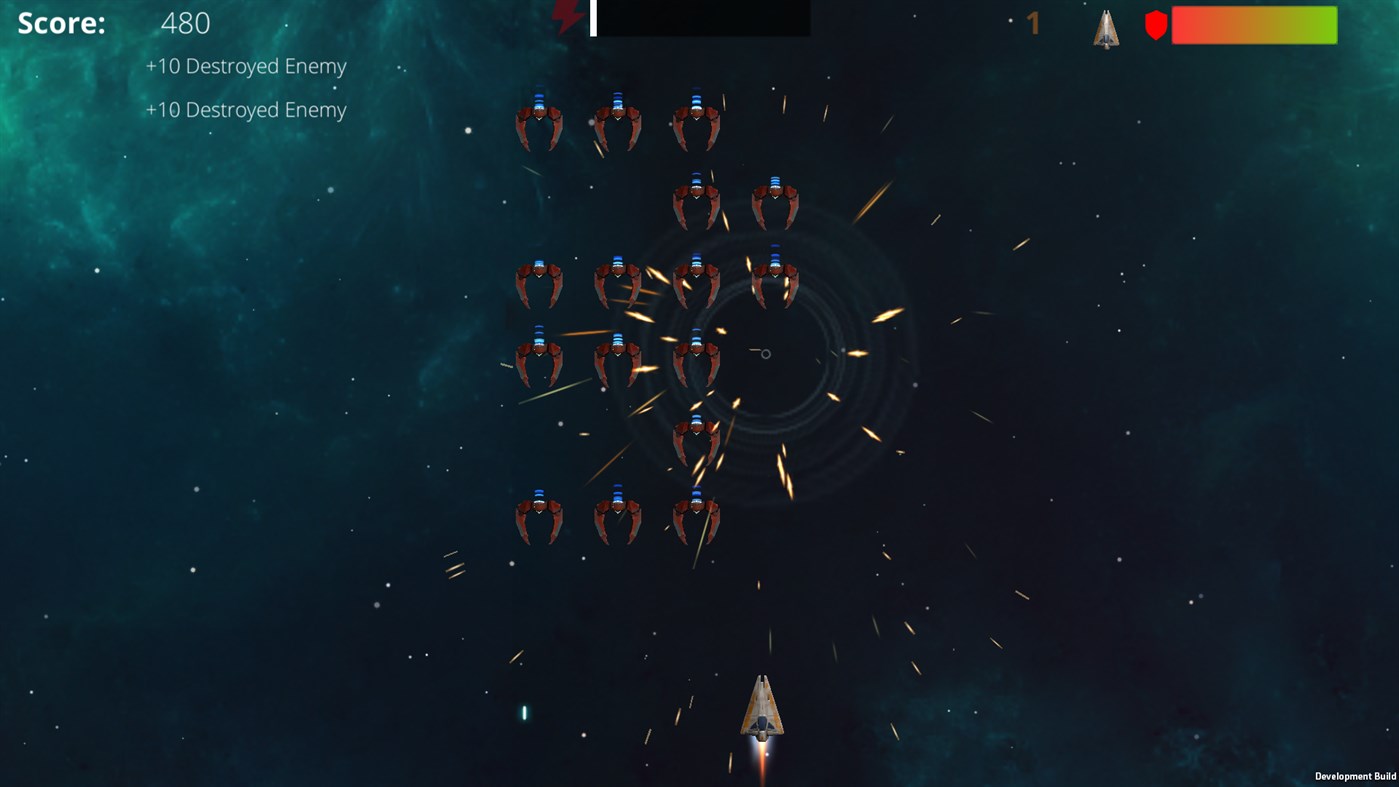Click the lives counter showing 1

click(x=1032, y=22)
